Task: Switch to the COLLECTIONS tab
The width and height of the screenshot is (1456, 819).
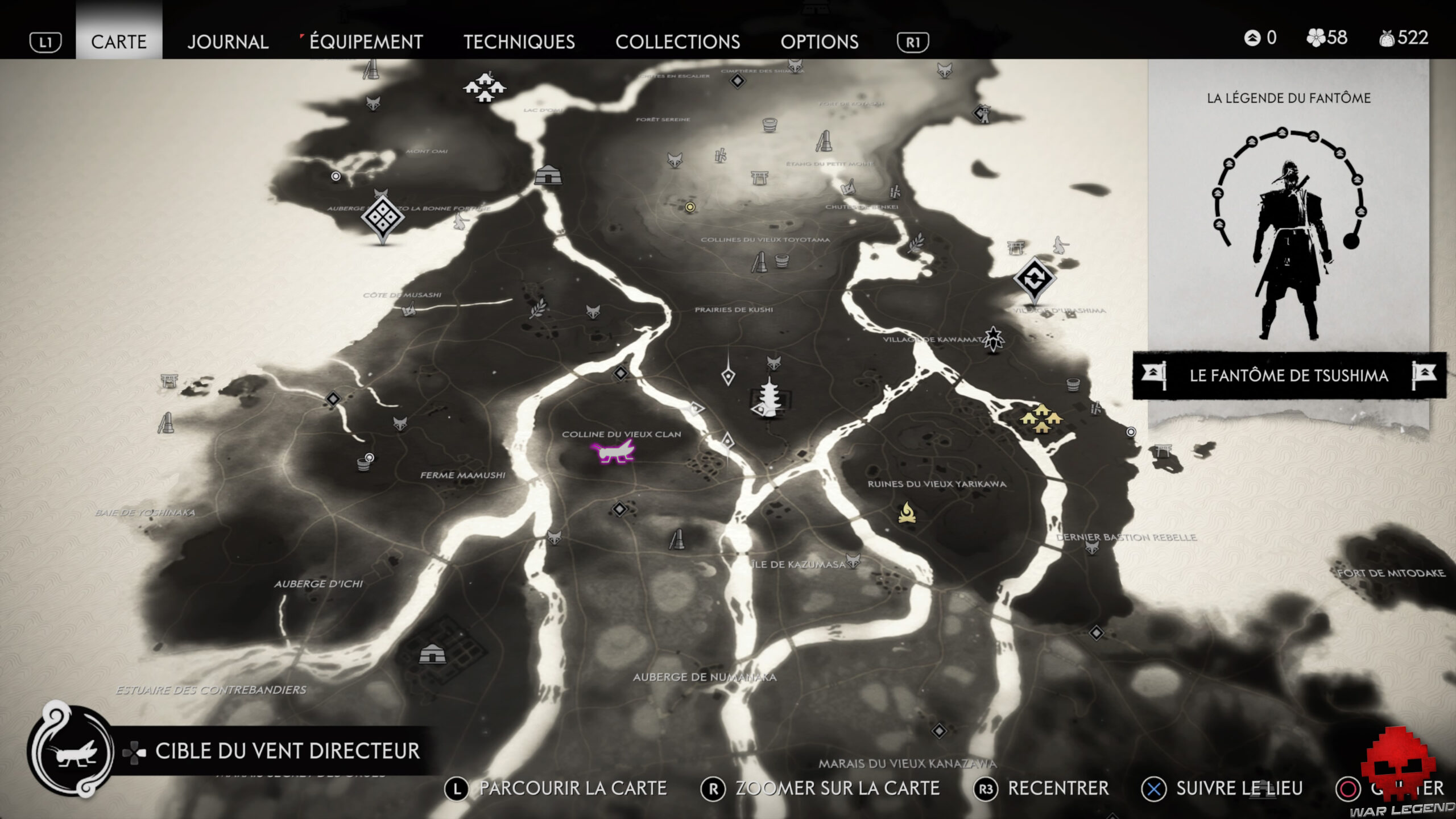Action: click(679, 42)
